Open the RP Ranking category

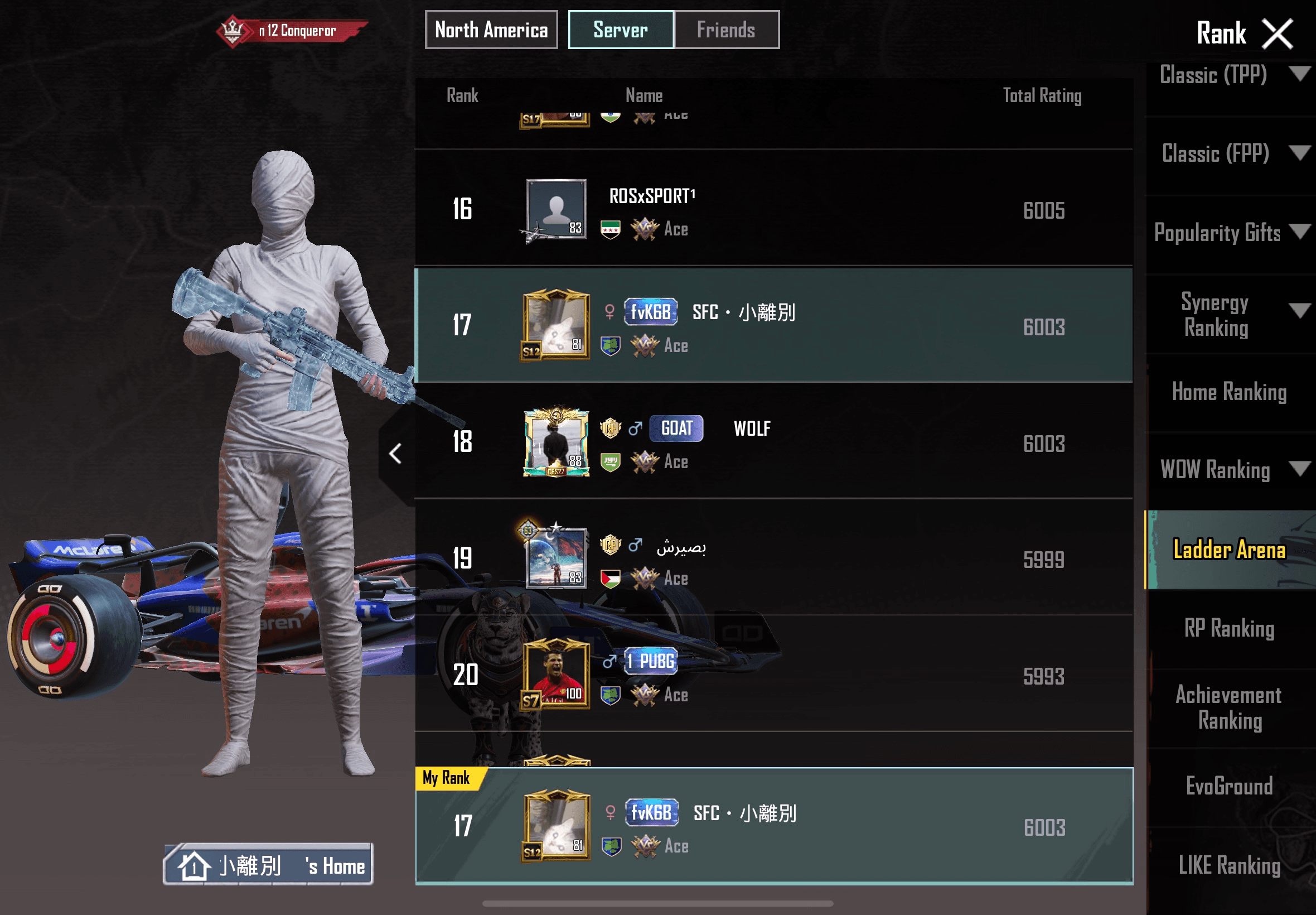[x=1229, y=629]
